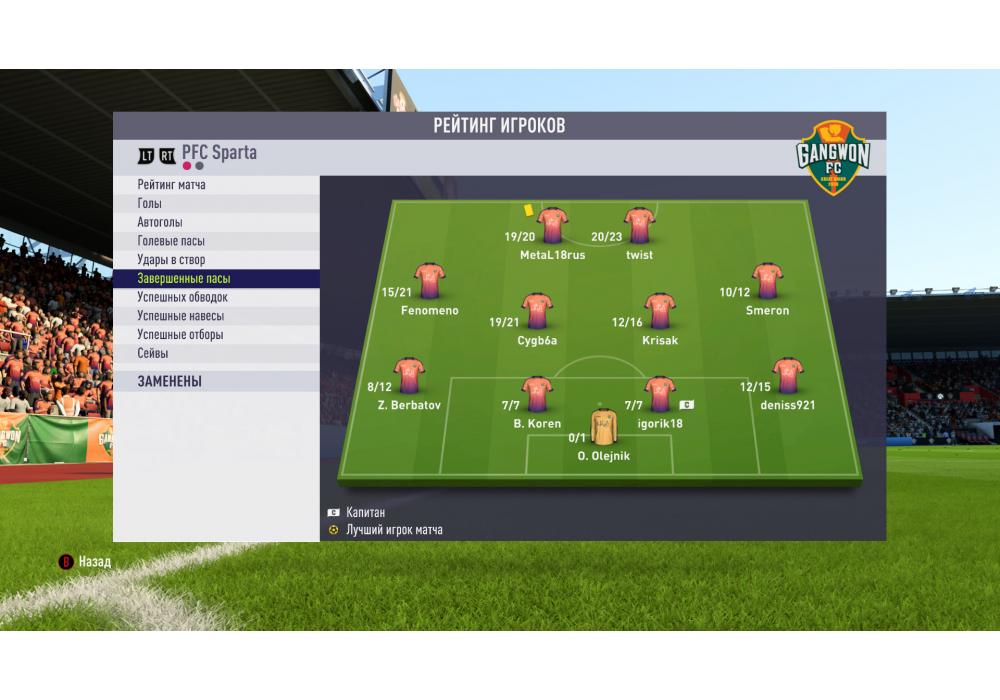Open the ЗАМЕНЕНЫ substitutes section

click(170, 381)
